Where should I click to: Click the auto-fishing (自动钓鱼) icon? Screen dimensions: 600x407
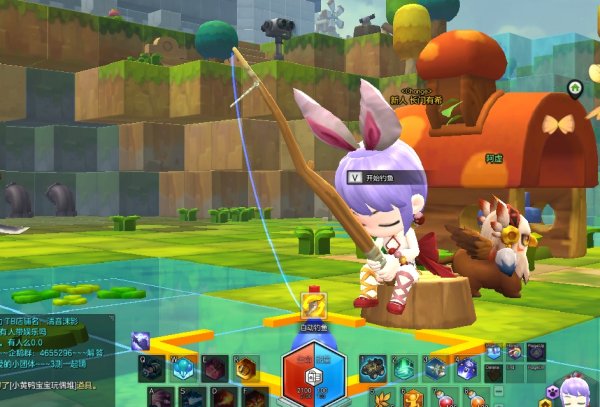[x=314, y=308]
